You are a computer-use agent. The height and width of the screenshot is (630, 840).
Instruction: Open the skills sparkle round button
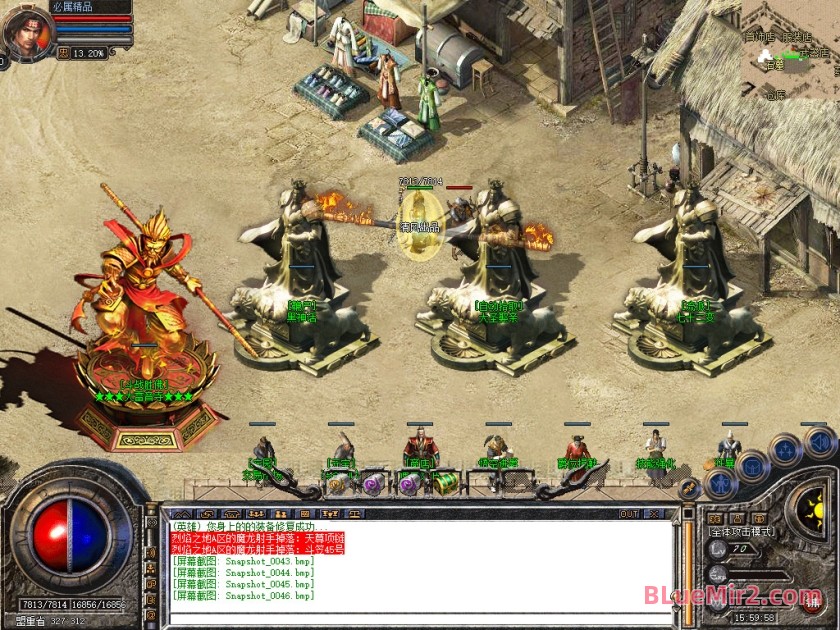point(786,449)
